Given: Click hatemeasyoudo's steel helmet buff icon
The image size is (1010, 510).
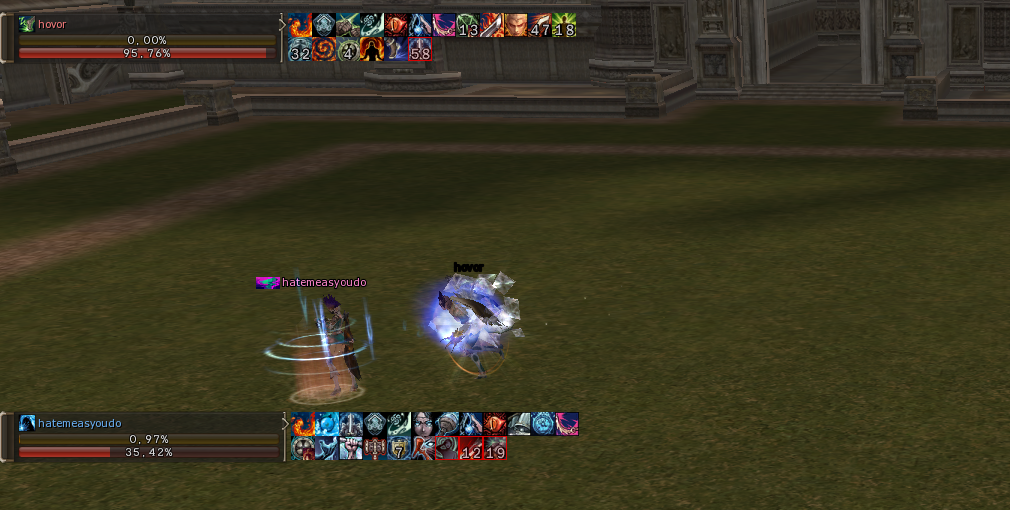Looking at the screenshot, I should (x=518, y=424).
